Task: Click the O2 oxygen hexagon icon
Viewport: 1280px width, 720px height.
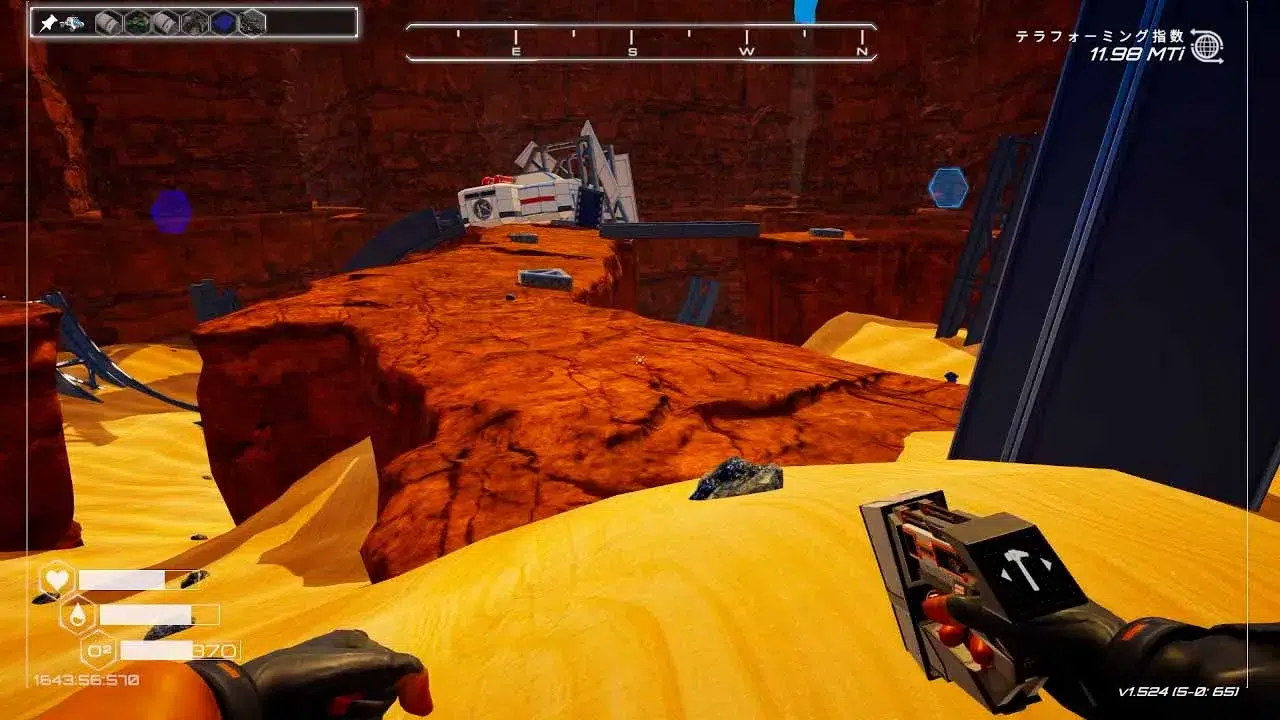Action: tap(98, 651)
